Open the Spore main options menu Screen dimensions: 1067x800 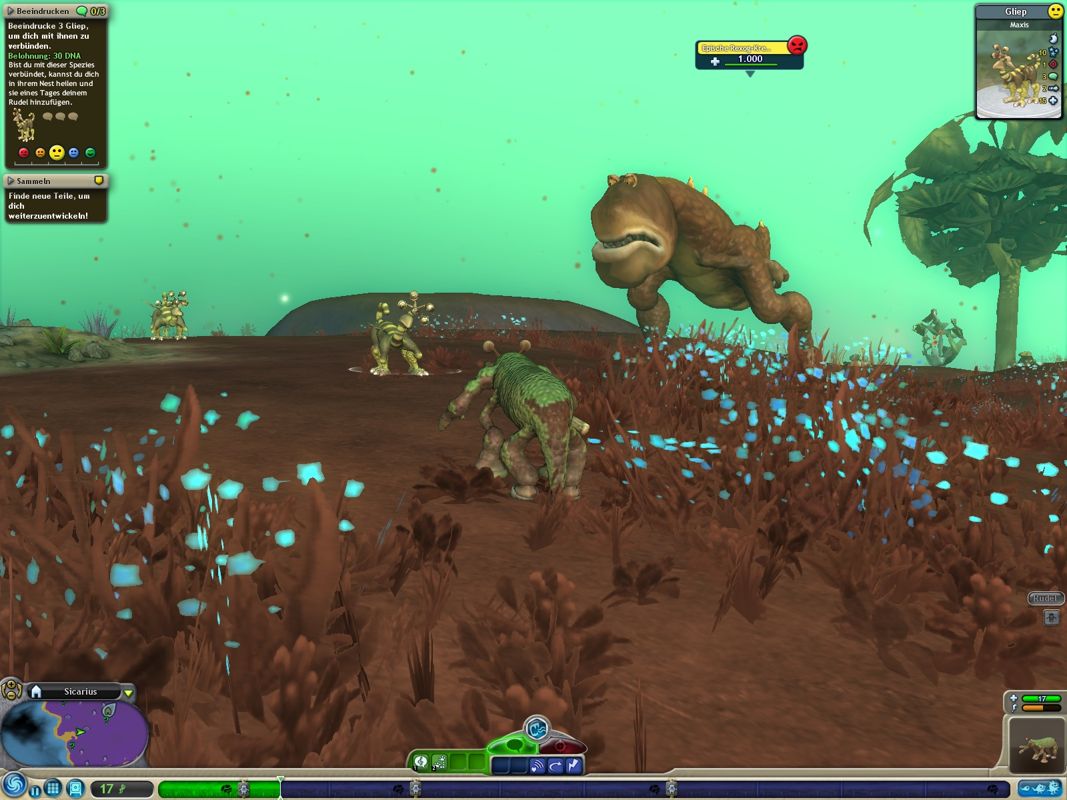(x=13, y=786)
